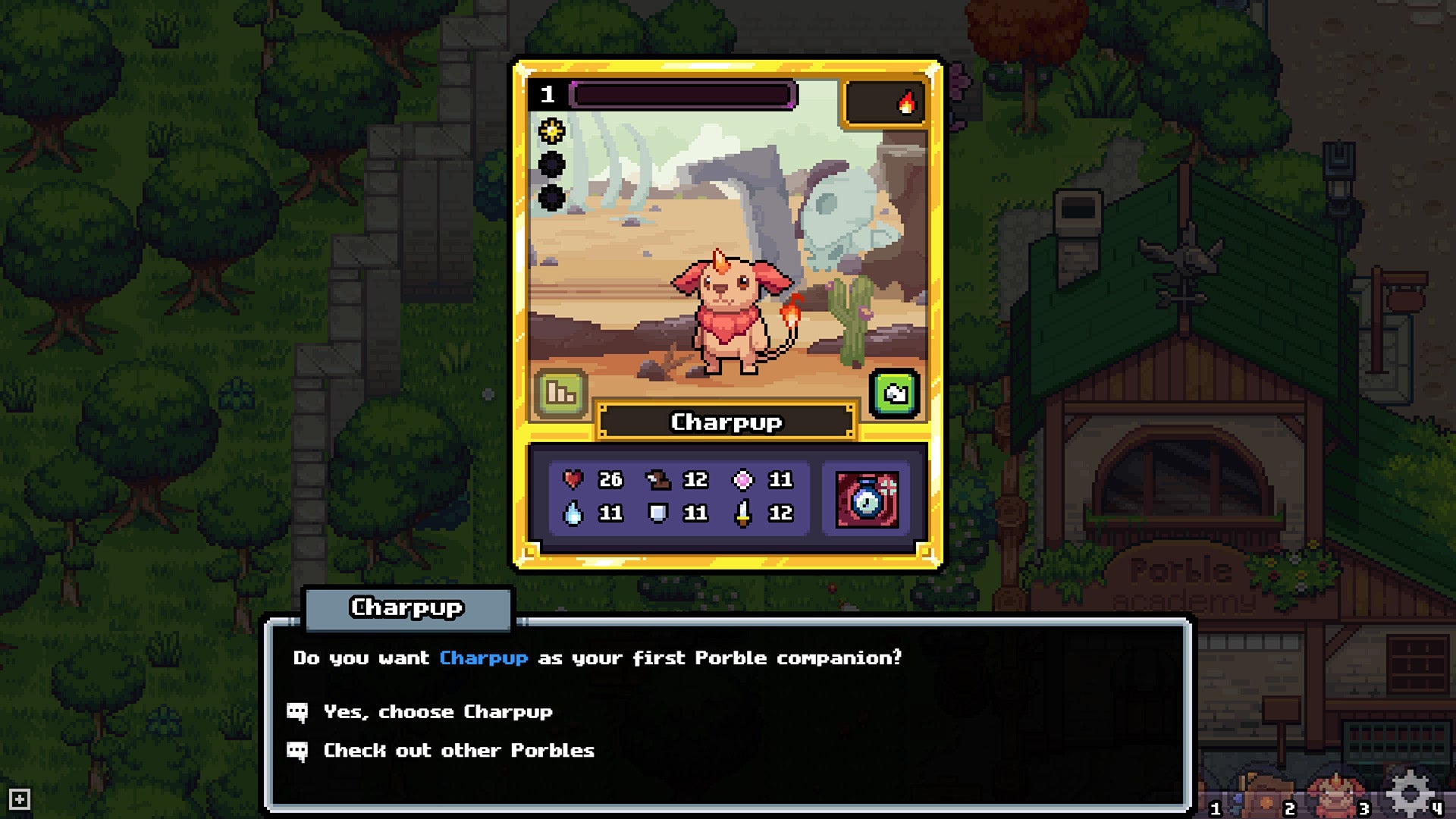
Task: Select the Charpup name tab above the dialog
Action: (407, 607)
